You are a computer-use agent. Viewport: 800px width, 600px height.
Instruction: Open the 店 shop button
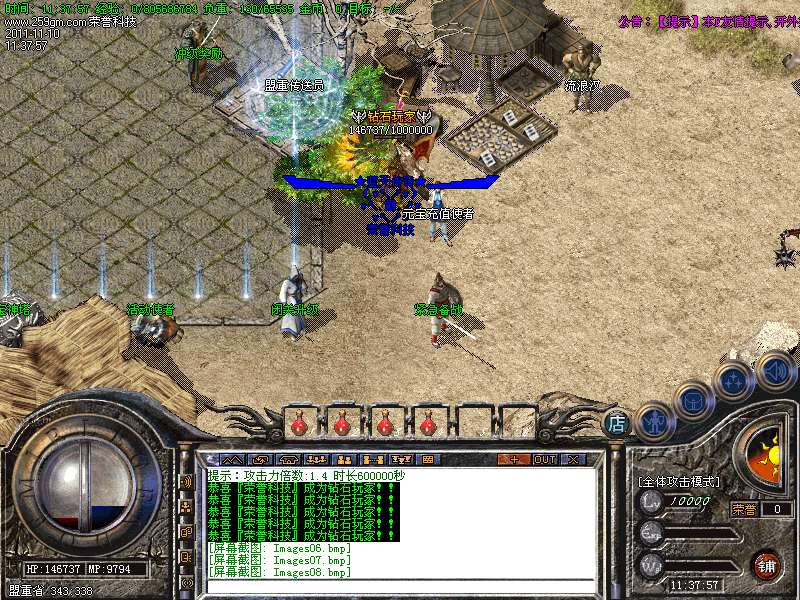tap(617, 423)
